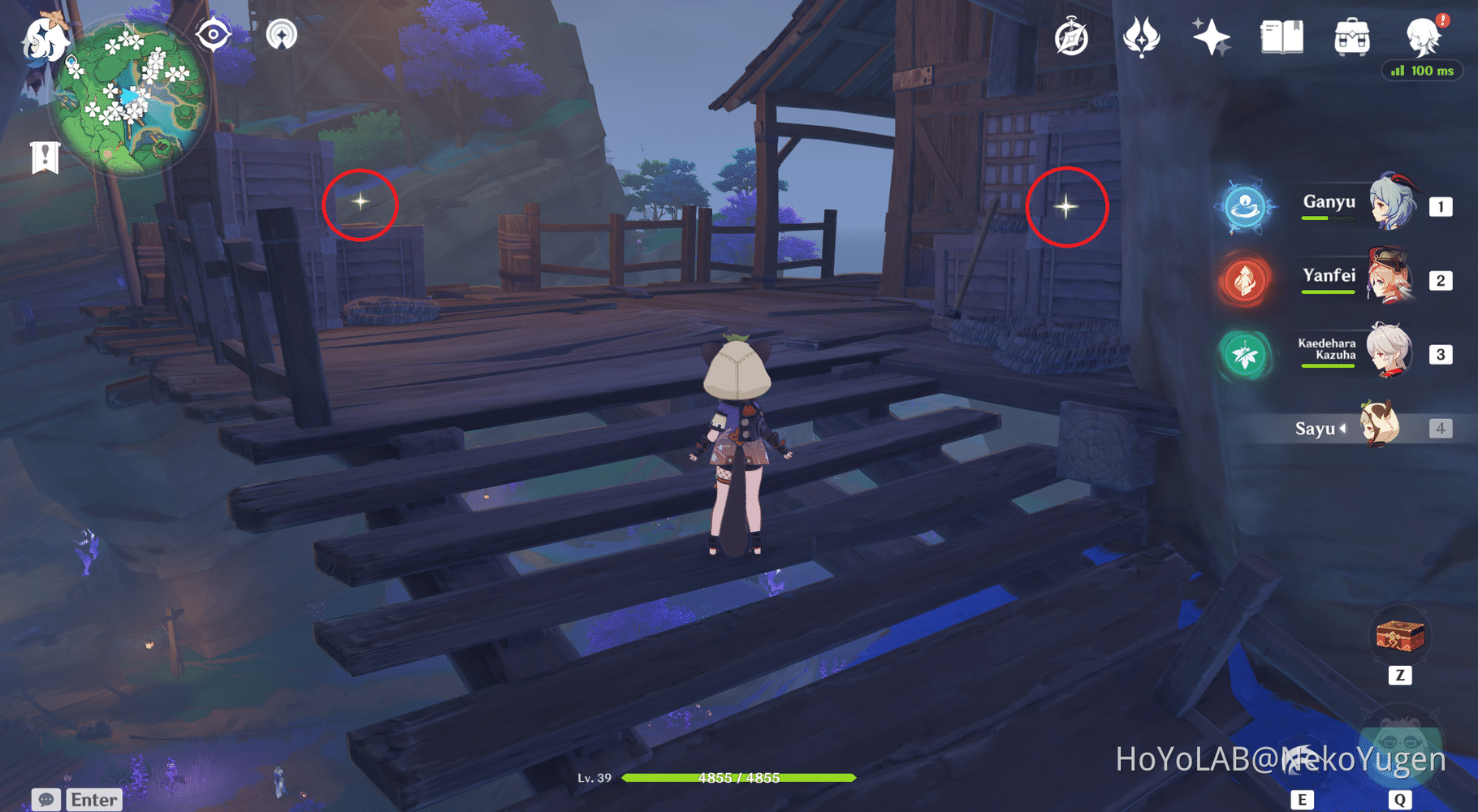Screen dimensions: 1478x812
Task: Open the special events star icon
Action: (x=1212, y=37)
